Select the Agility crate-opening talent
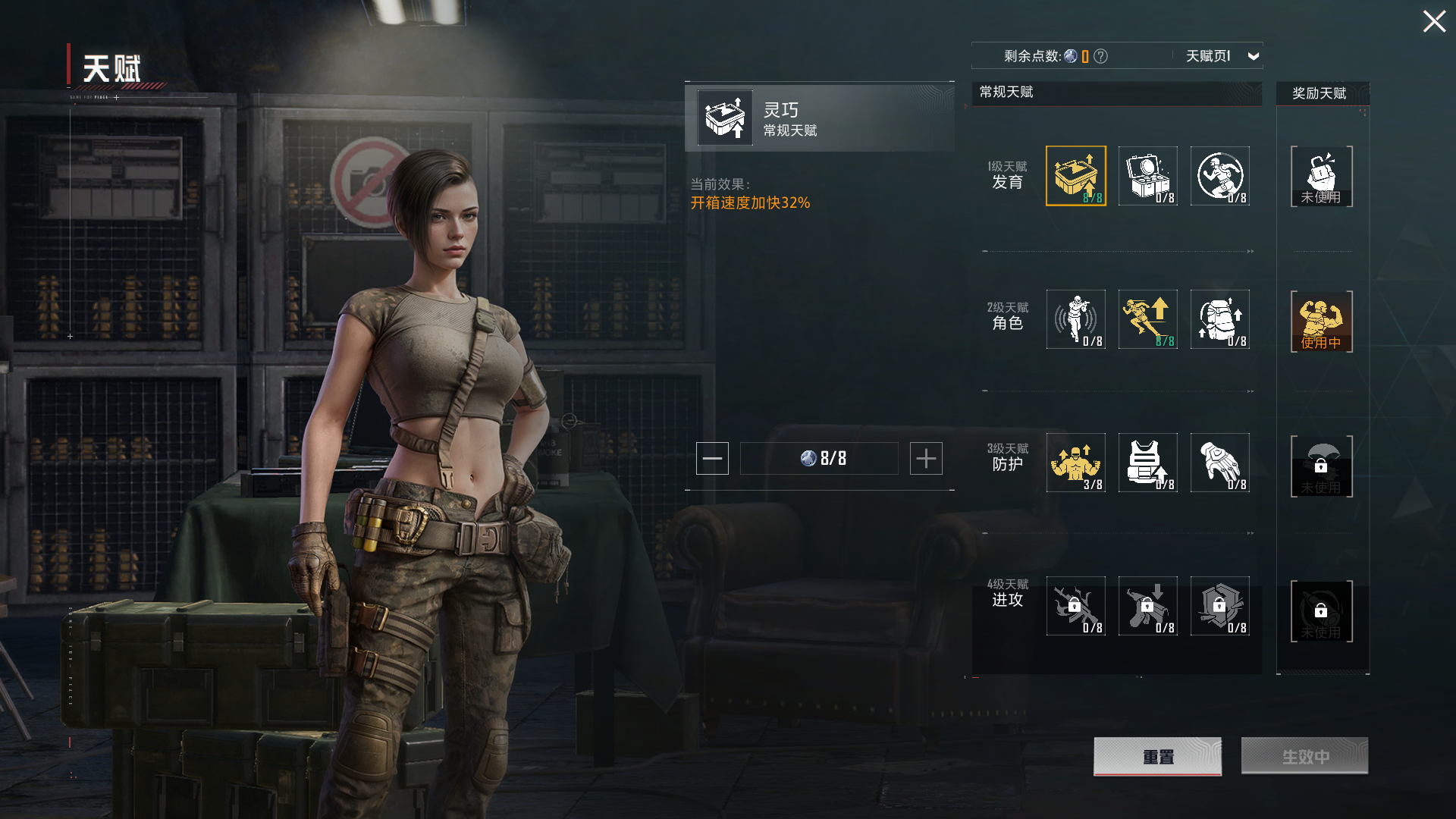This screenshot has height=819, width=1456. point(1075,176)
